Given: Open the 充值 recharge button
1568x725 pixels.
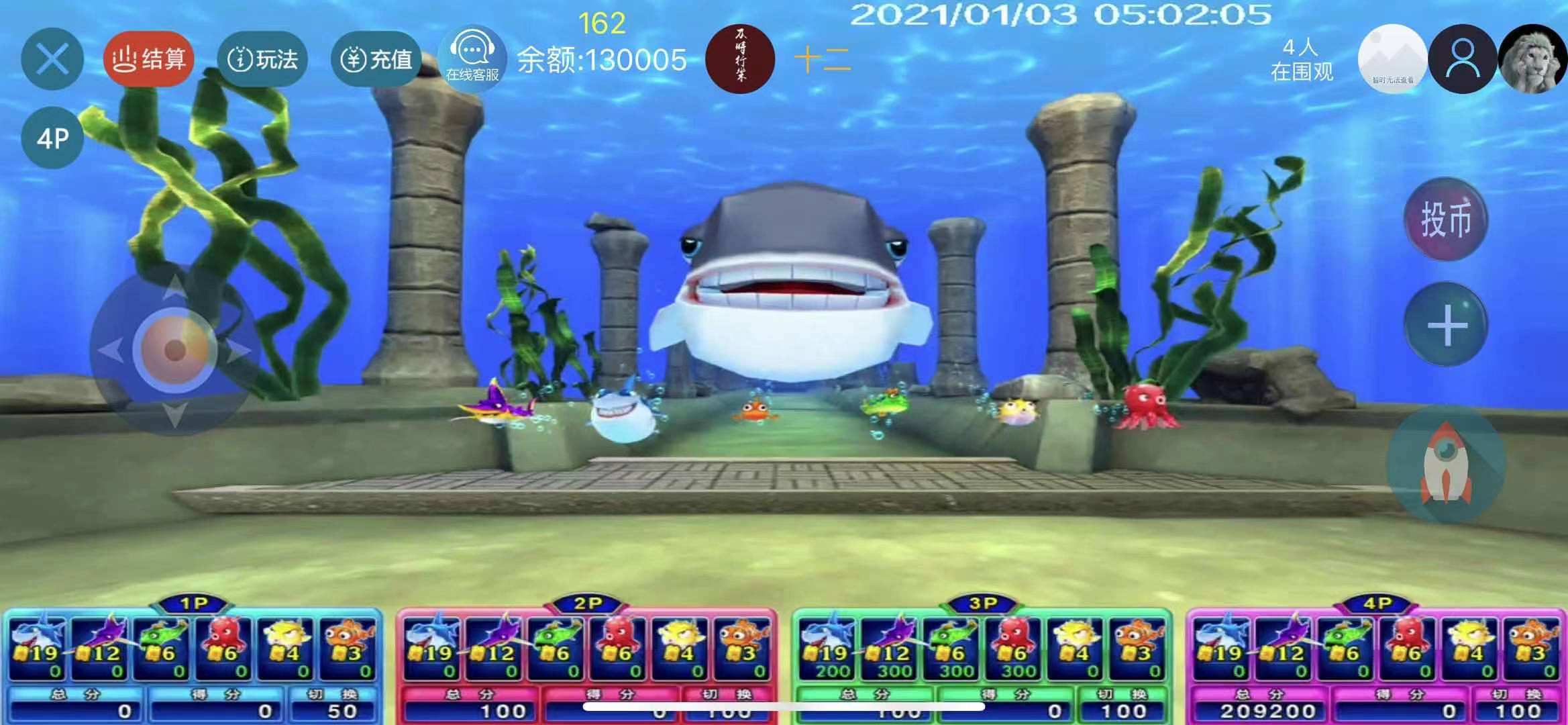Looking at the screenshot, I should coord(376,59).
